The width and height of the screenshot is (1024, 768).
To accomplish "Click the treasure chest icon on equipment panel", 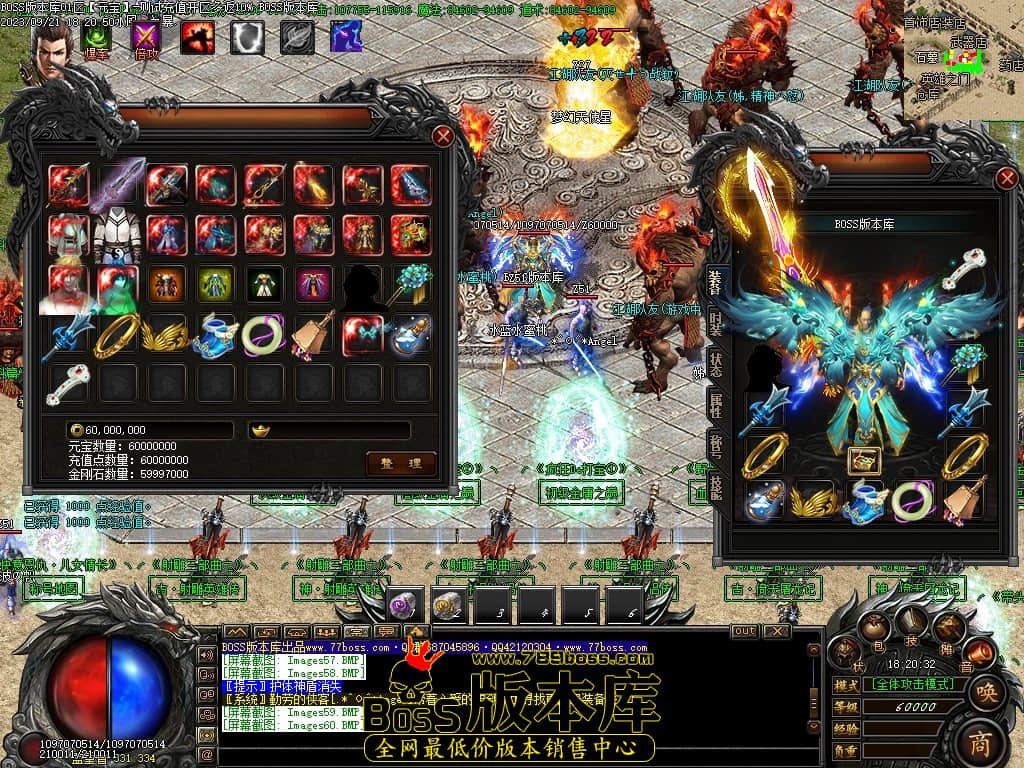I will point(863,459).
